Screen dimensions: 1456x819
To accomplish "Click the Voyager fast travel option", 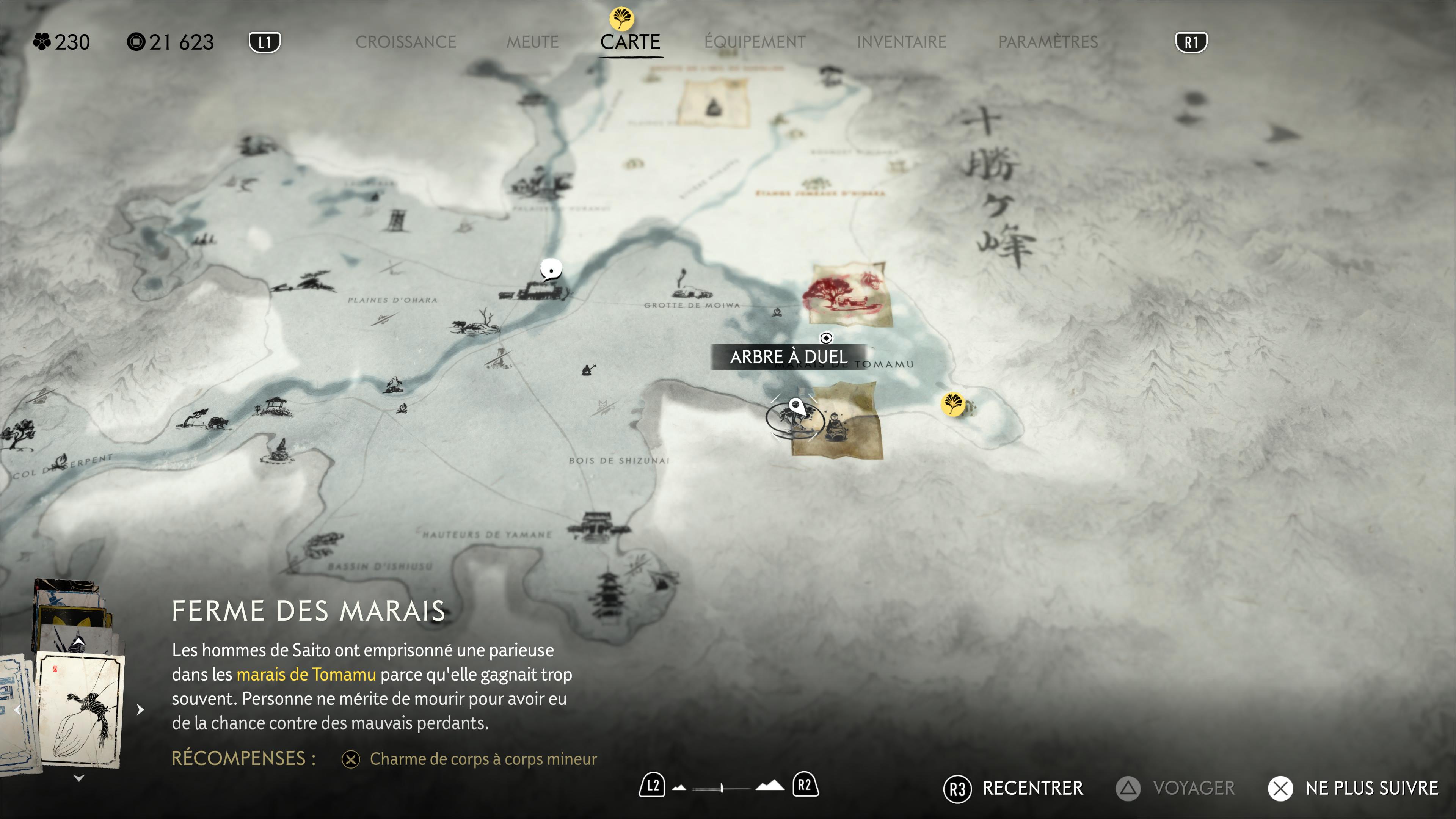I will [x=1176, y=788].
